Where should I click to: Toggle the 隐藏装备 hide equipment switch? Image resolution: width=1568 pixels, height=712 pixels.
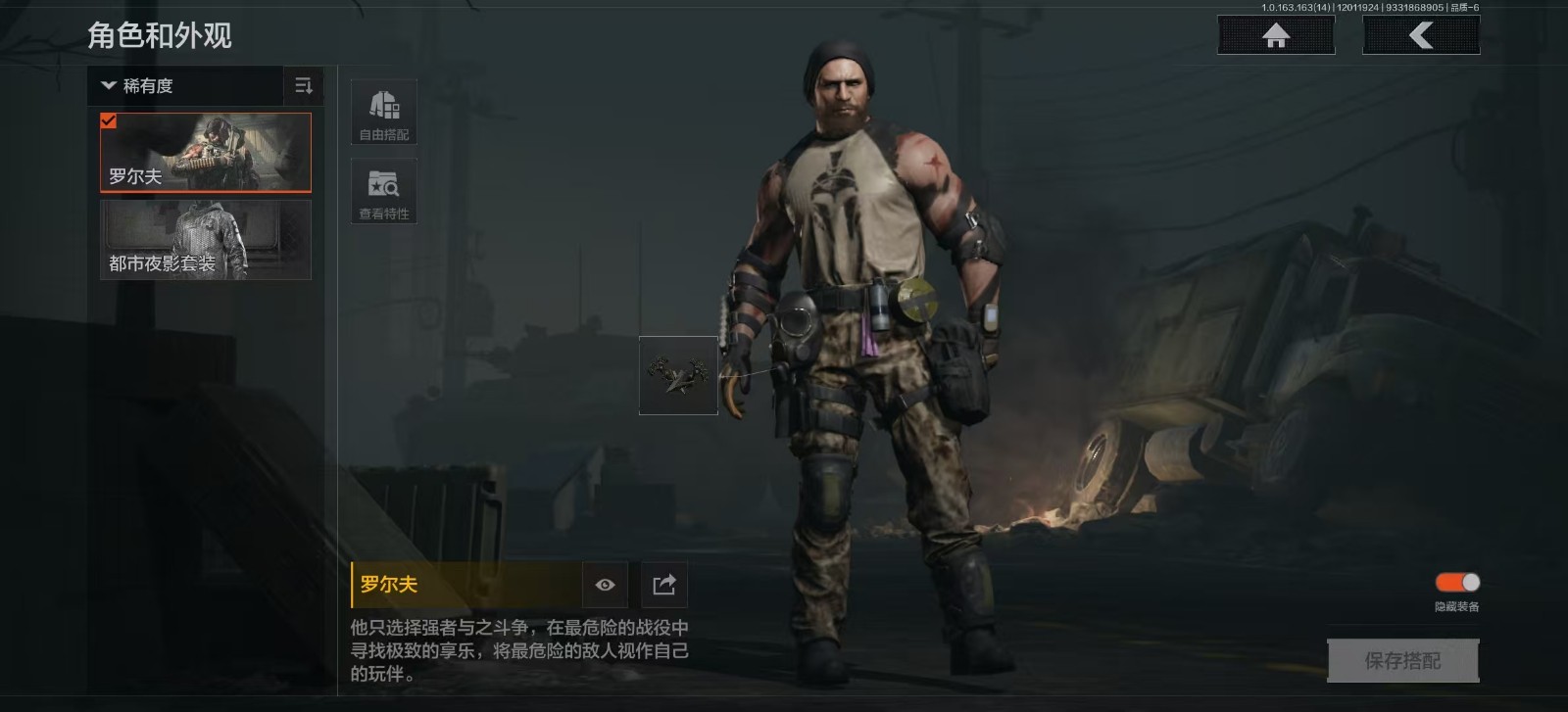coord(1457,583)
